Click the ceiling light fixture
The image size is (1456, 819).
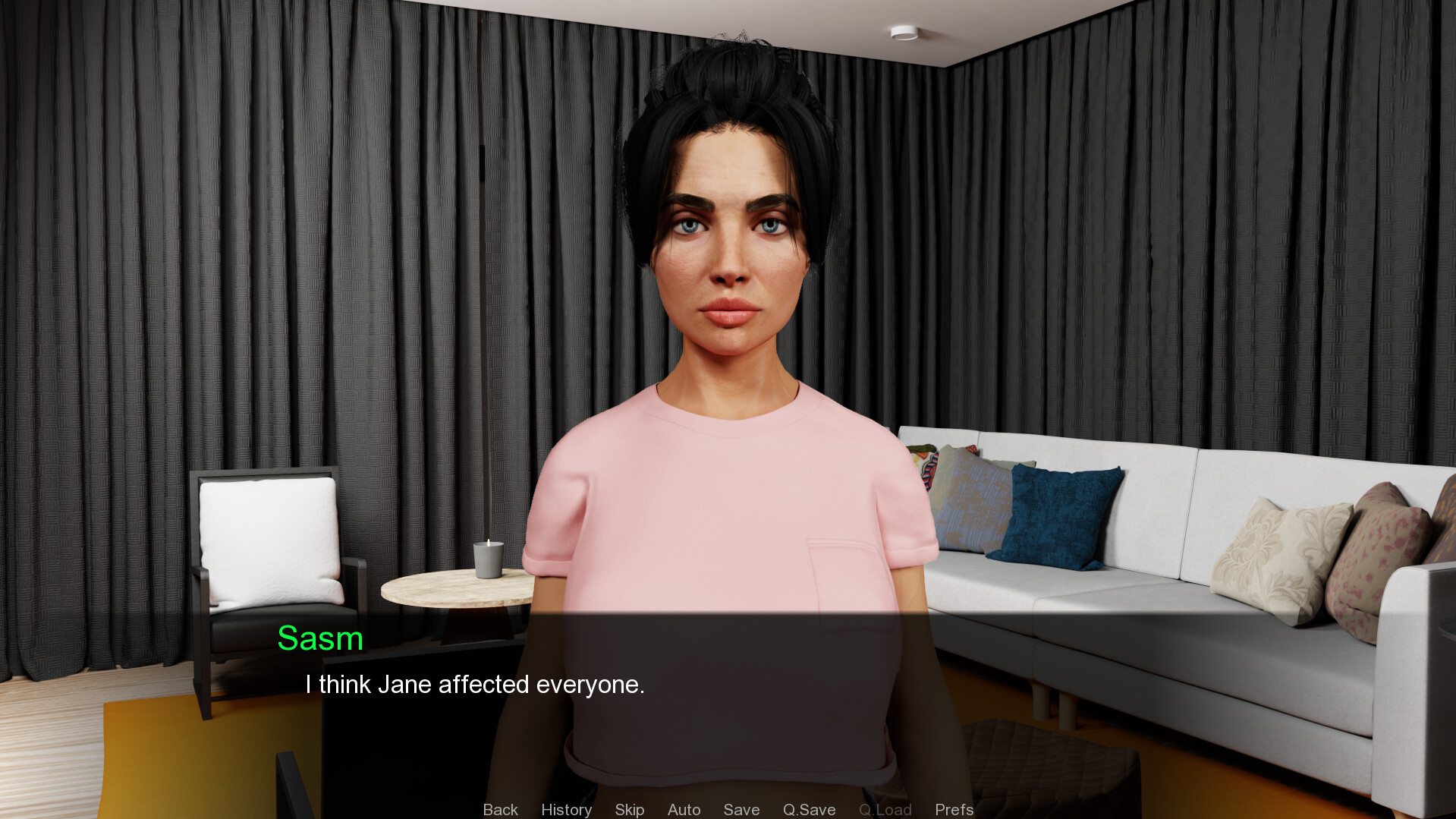coord(903,31)
